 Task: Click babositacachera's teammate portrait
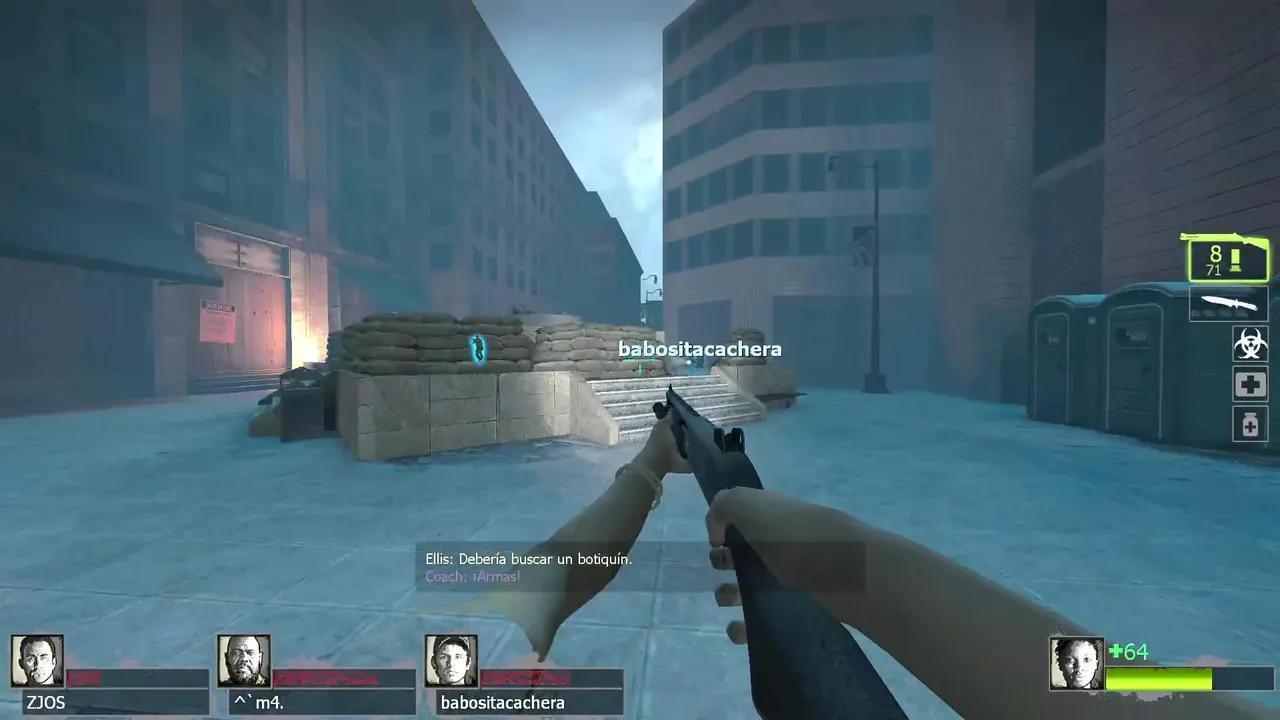[451, 660]
